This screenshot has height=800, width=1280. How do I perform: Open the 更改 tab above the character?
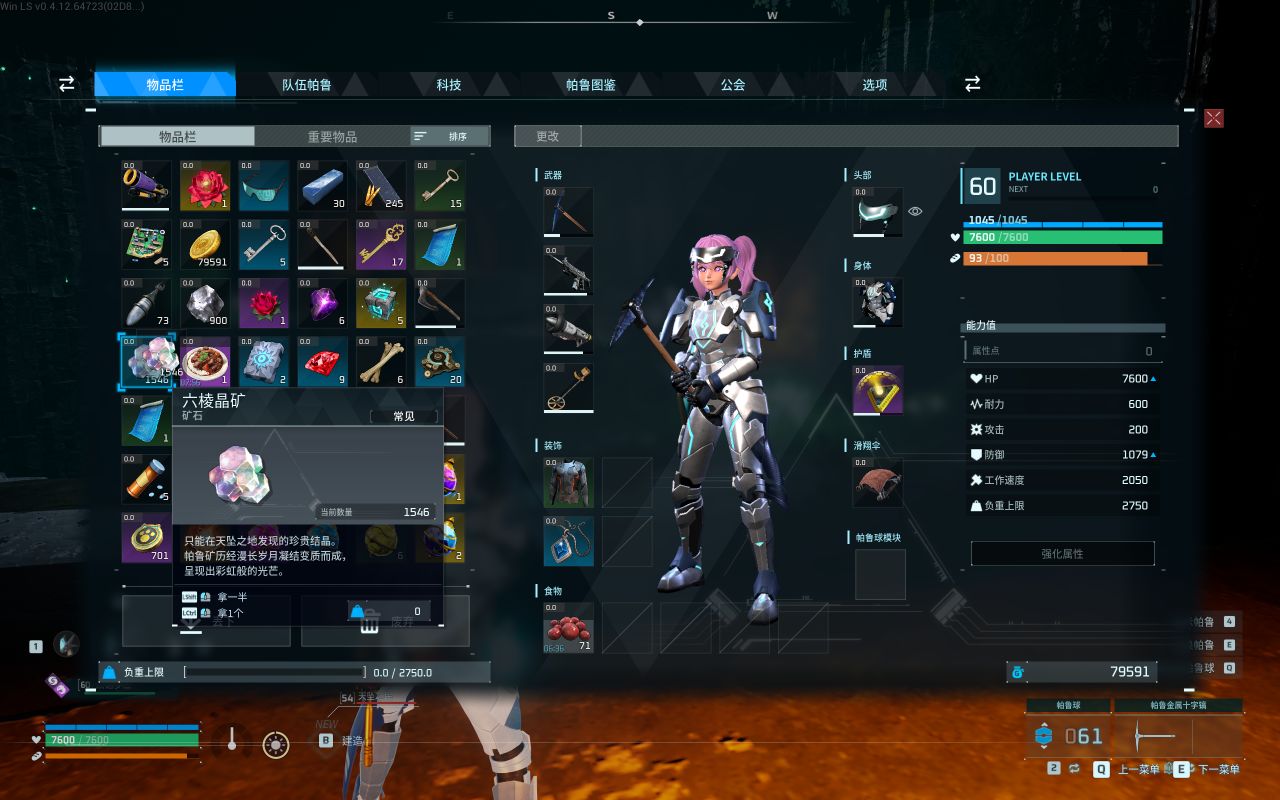coord(547,136)
